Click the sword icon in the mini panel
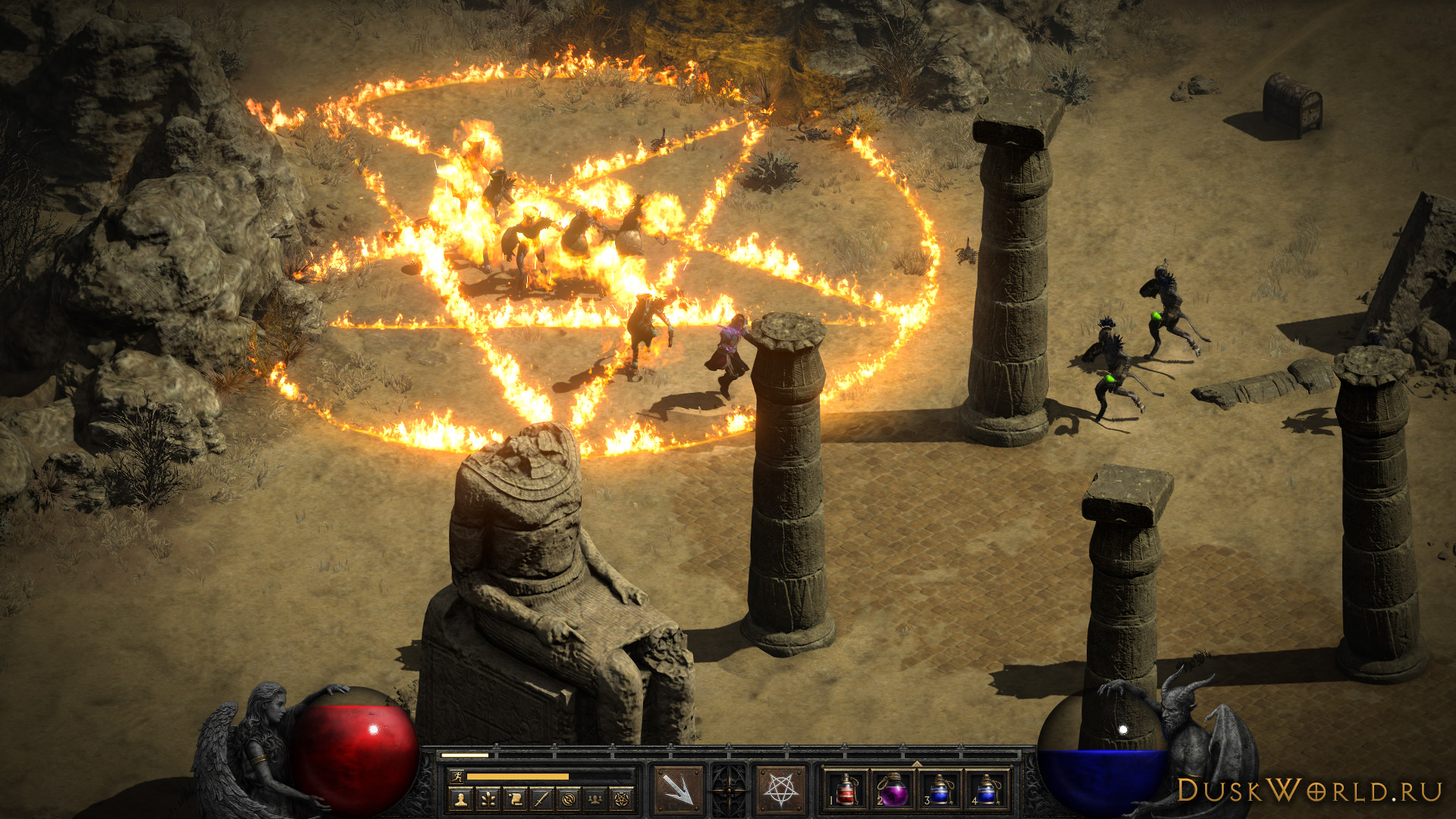This screenshot has width=1456, height=819. [x=541, y=799]
